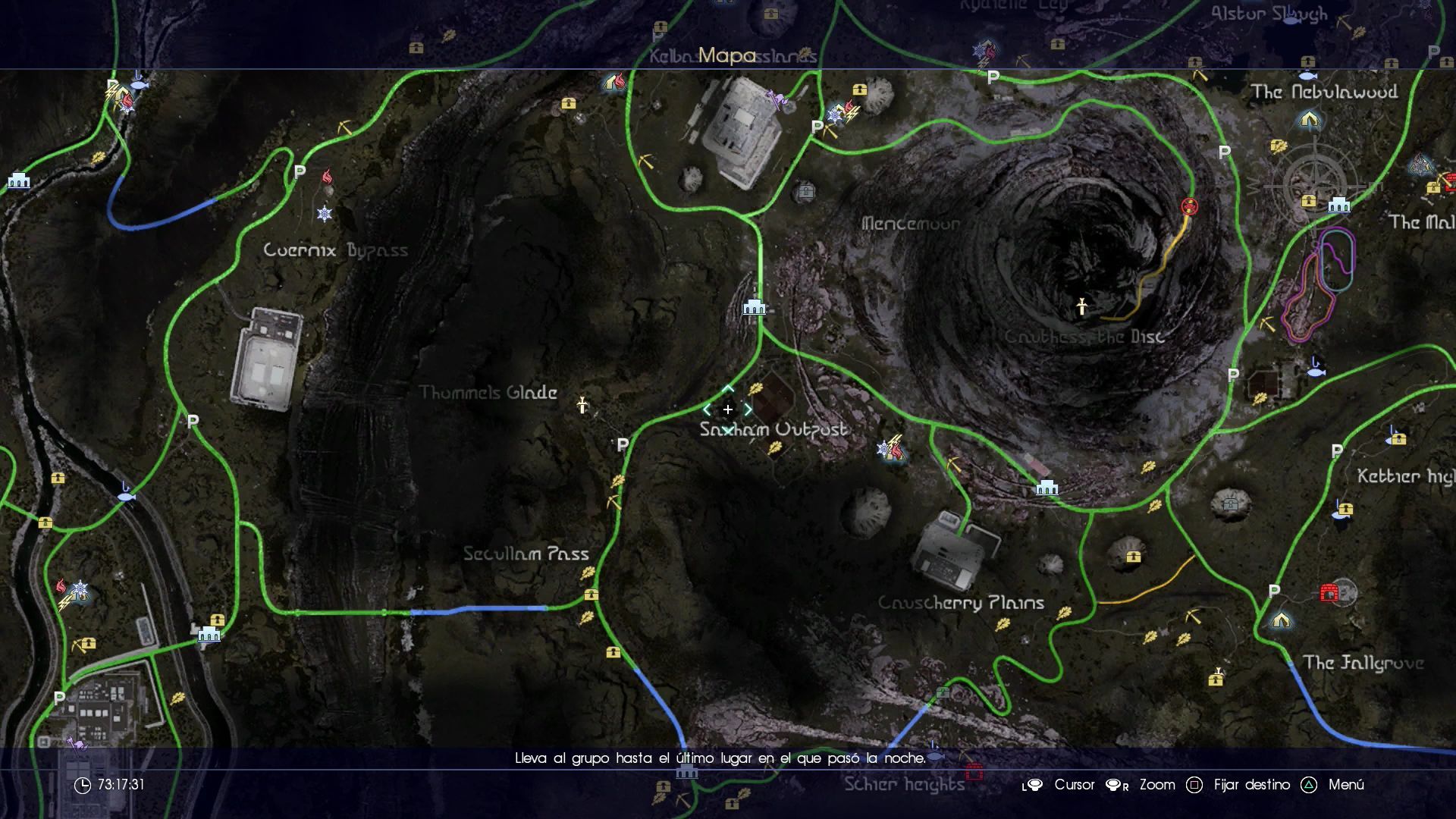Click the red flame deposit icon above Coernix Bypass
Screen dimensions: 1456x819
(327, 177)
